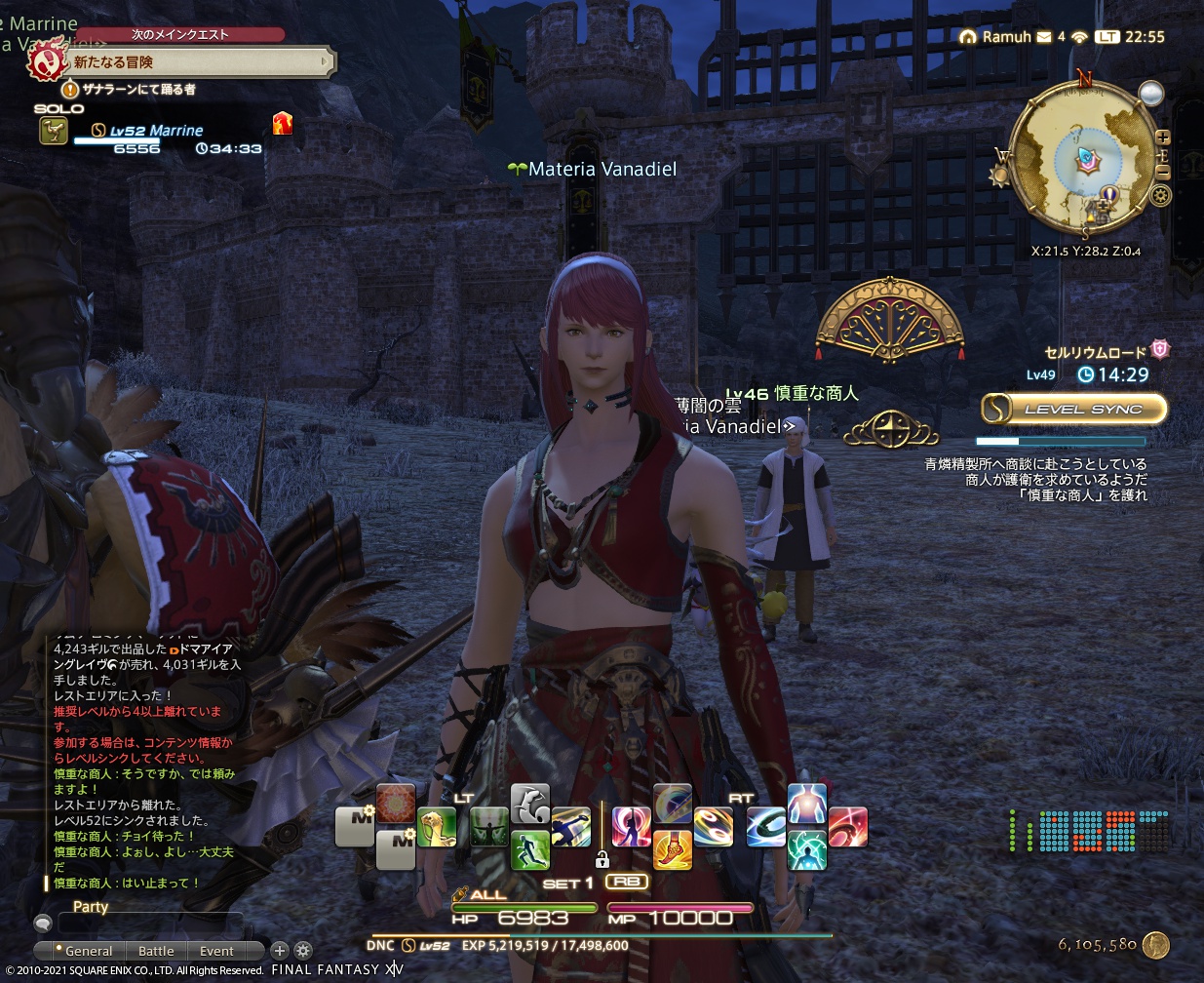Viewport: 1204px width, 983px height.
Task: Use the green Sprint running-figure action
Action: coord(529,849)
